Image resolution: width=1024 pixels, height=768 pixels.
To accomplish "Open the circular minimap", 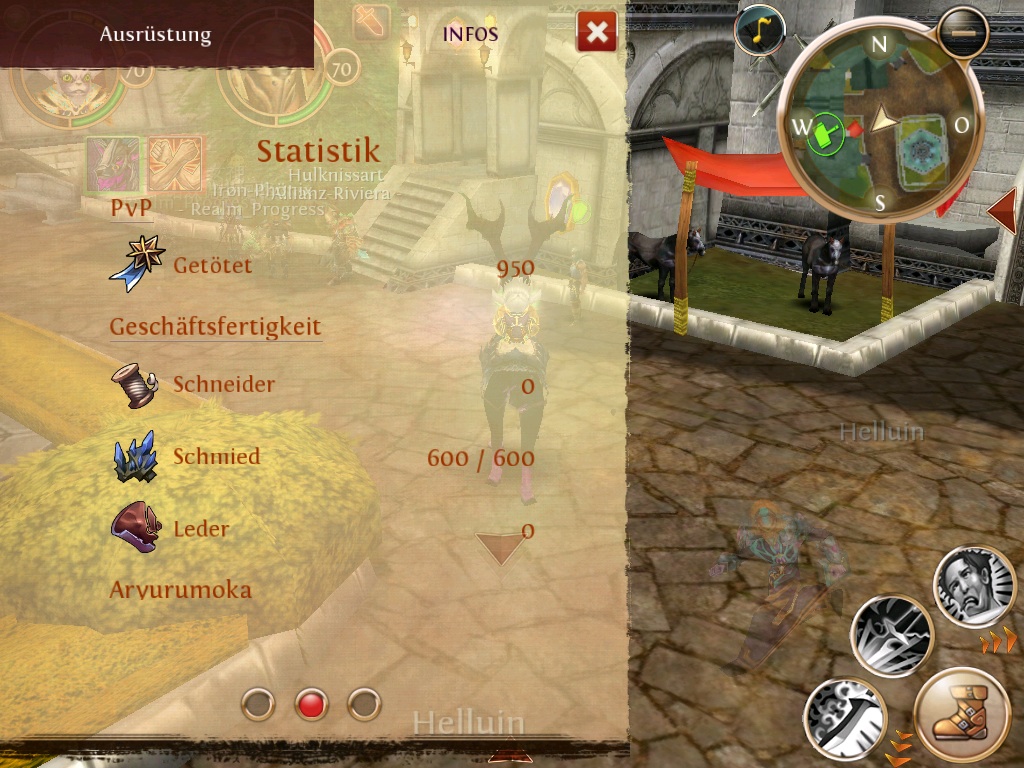I will coord(880,125).
